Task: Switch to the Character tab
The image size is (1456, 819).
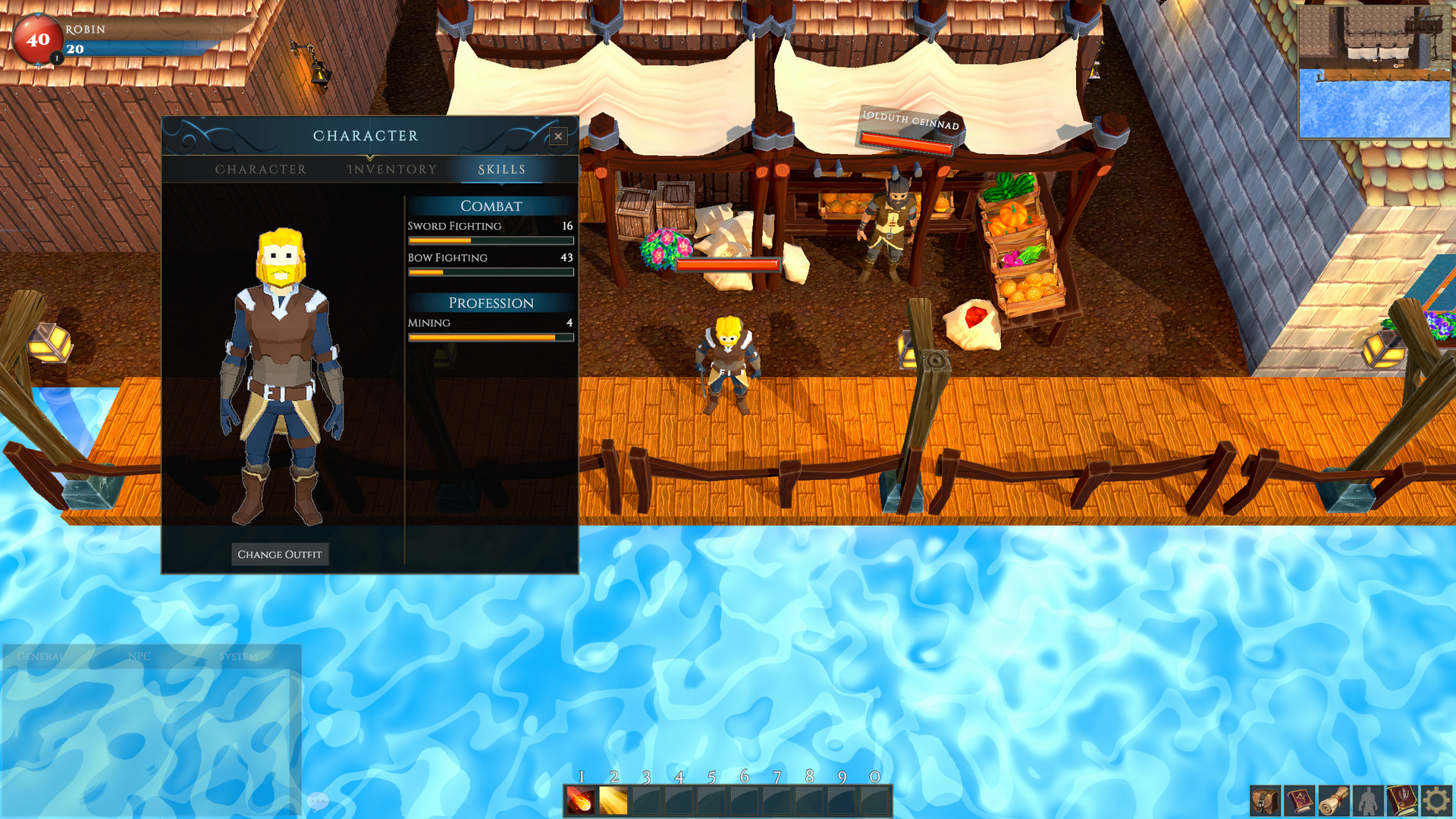Action: tap(262, 169)
